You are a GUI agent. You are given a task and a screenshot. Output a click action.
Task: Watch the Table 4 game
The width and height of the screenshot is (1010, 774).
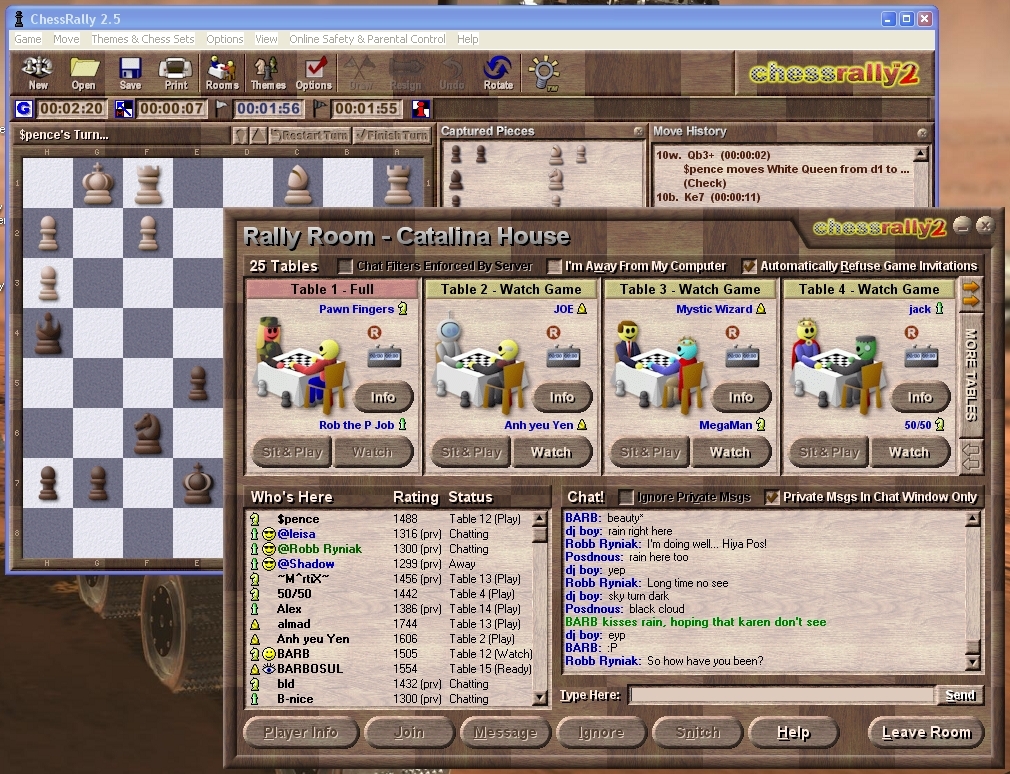pos(908,452)
